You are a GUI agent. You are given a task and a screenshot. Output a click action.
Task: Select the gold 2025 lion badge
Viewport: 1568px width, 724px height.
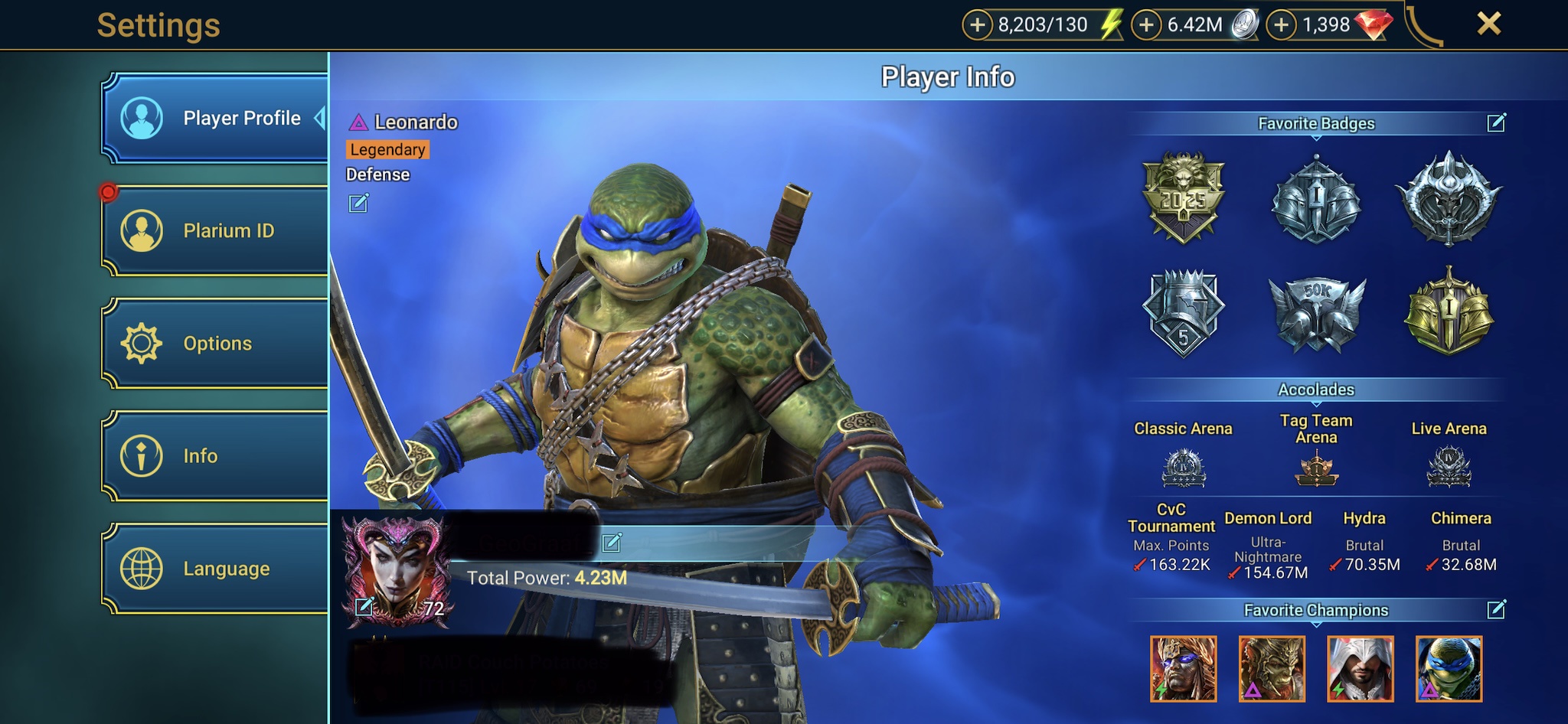pyautogui.click(x=1183, y=197)
